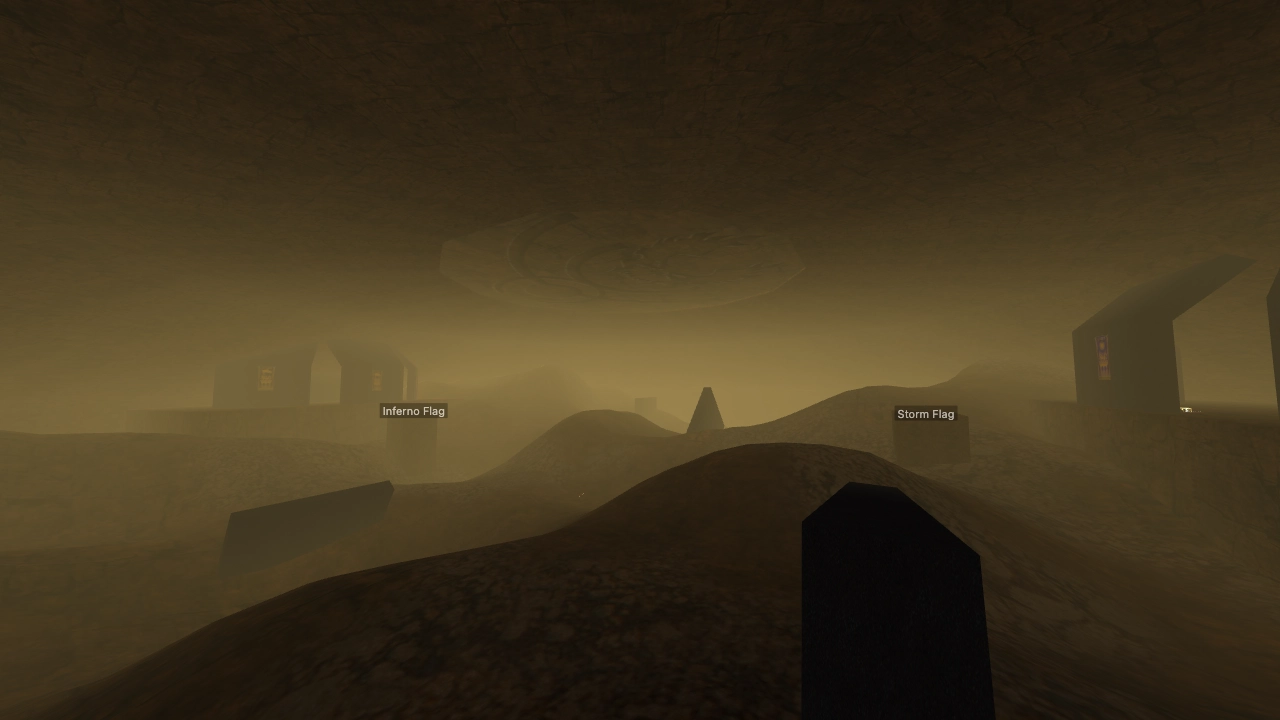Select the second lit emblem on the left structure
This screenshot has width=1280, height=720.
pyautogui.click(x=377, y=378)
